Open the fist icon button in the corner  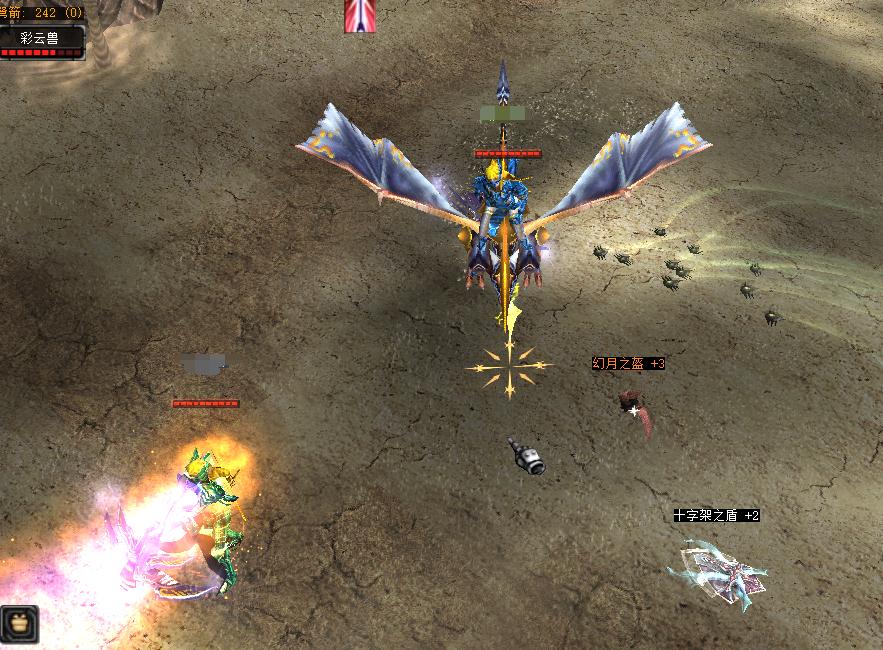19,623
